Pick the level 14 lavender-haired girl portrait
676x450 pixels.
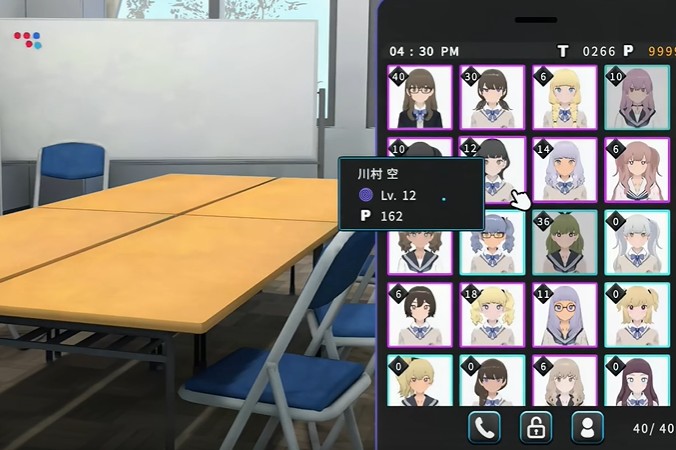pos(565,169)
